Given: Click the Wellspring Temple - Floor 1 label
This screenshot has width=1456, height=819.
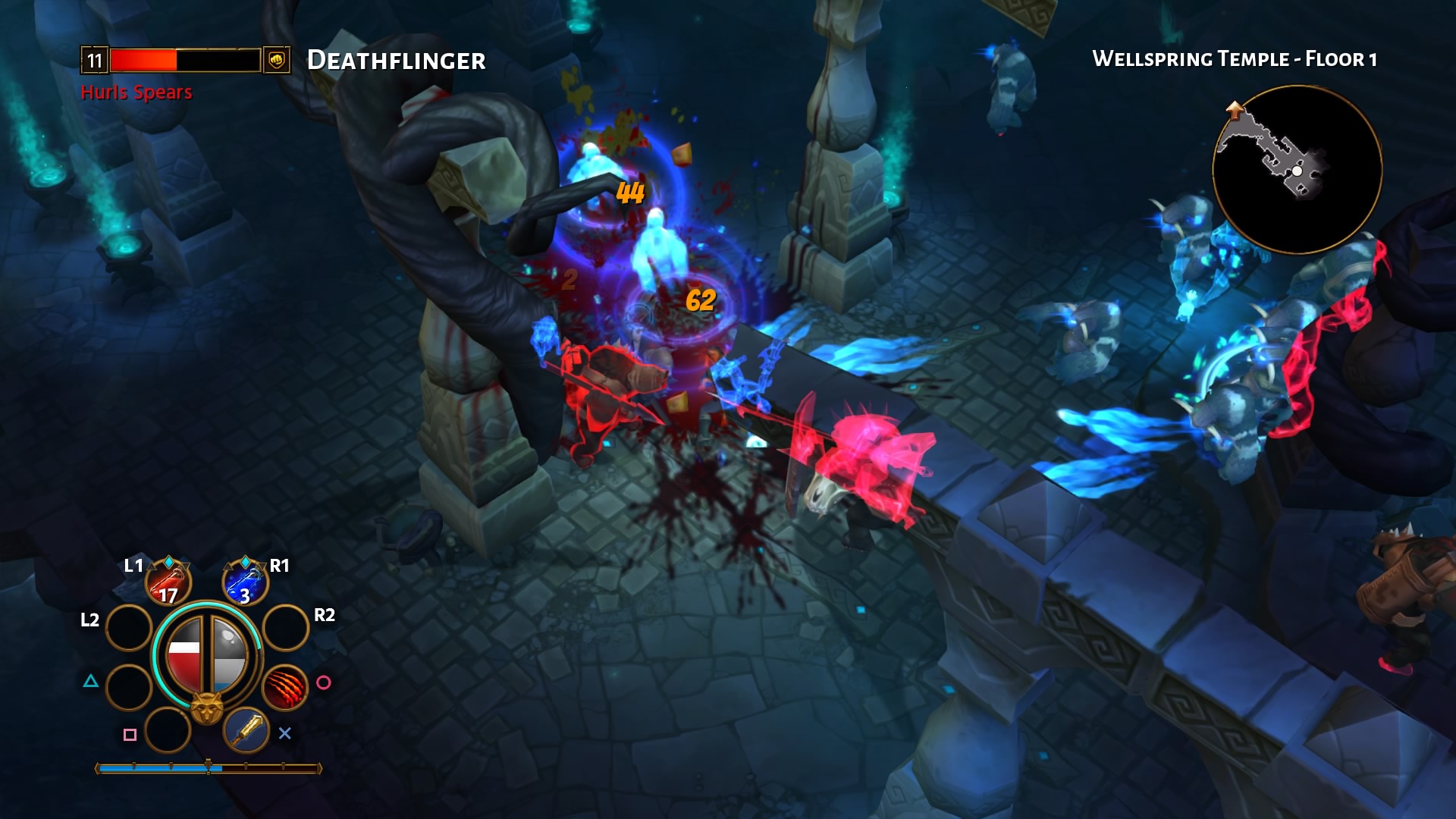Looking at the screenshot, I should click(x=1235, y=58).
